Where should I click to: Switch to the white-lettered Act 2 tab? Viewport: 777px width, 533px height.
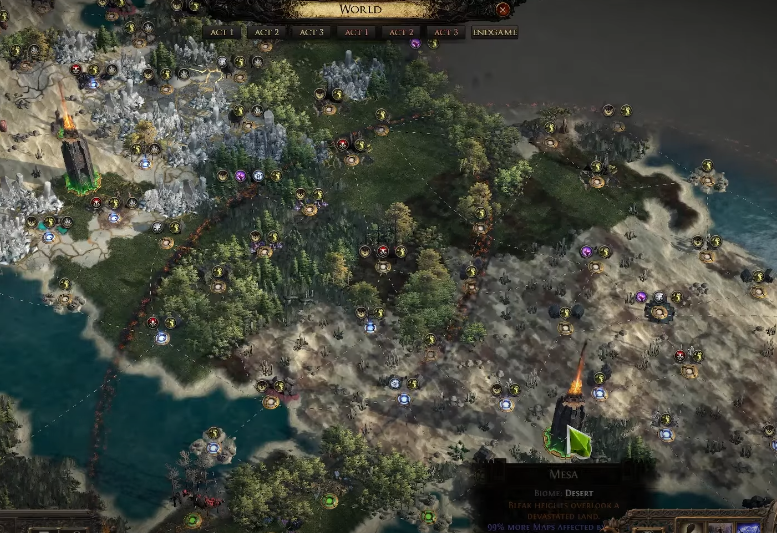click(x=267, y=32)
